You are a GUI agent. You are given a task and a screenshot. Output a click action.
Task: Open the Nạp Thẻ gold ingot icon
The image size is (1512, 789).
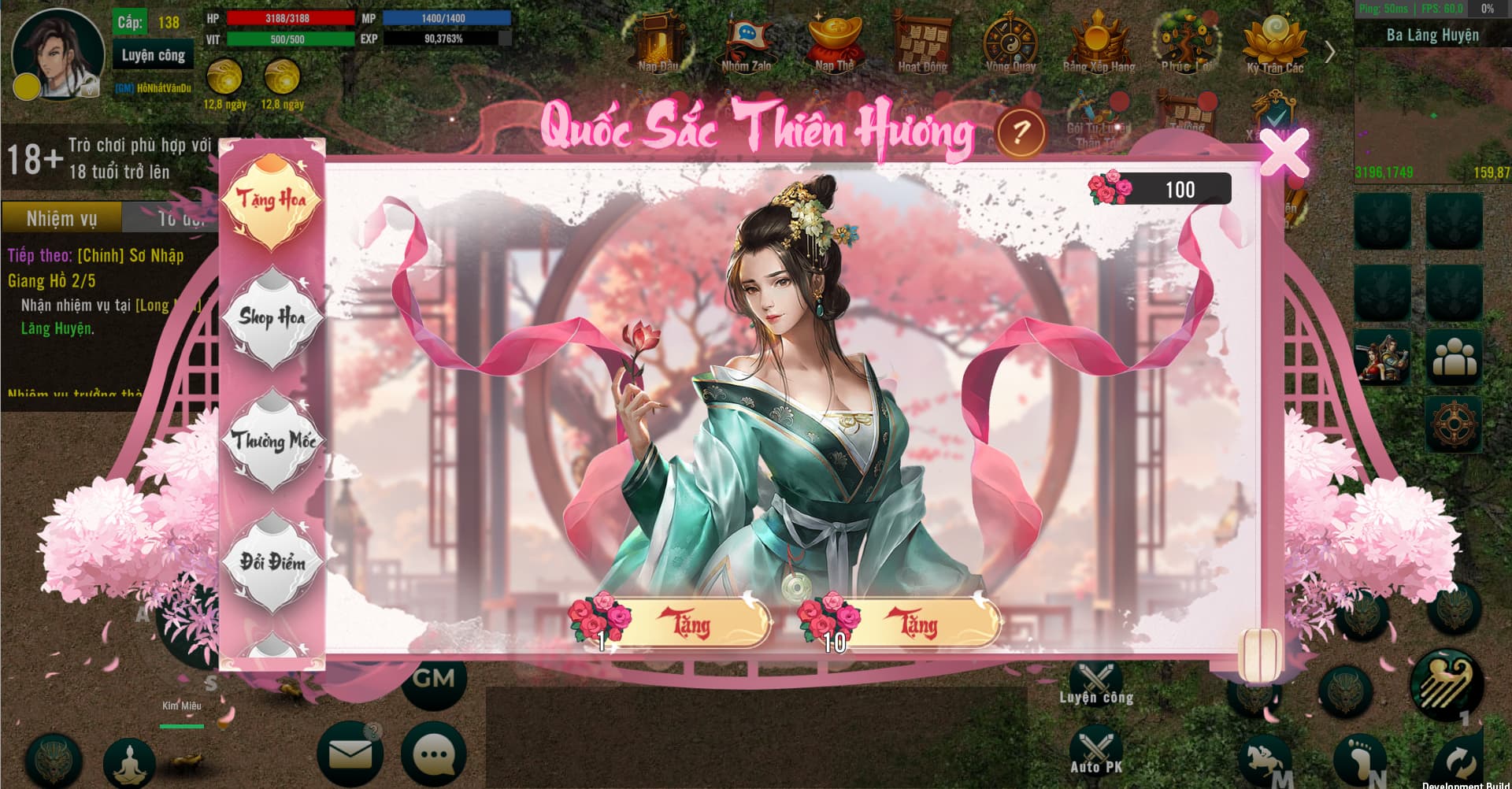pyautogui.click(x=835, y=43)
